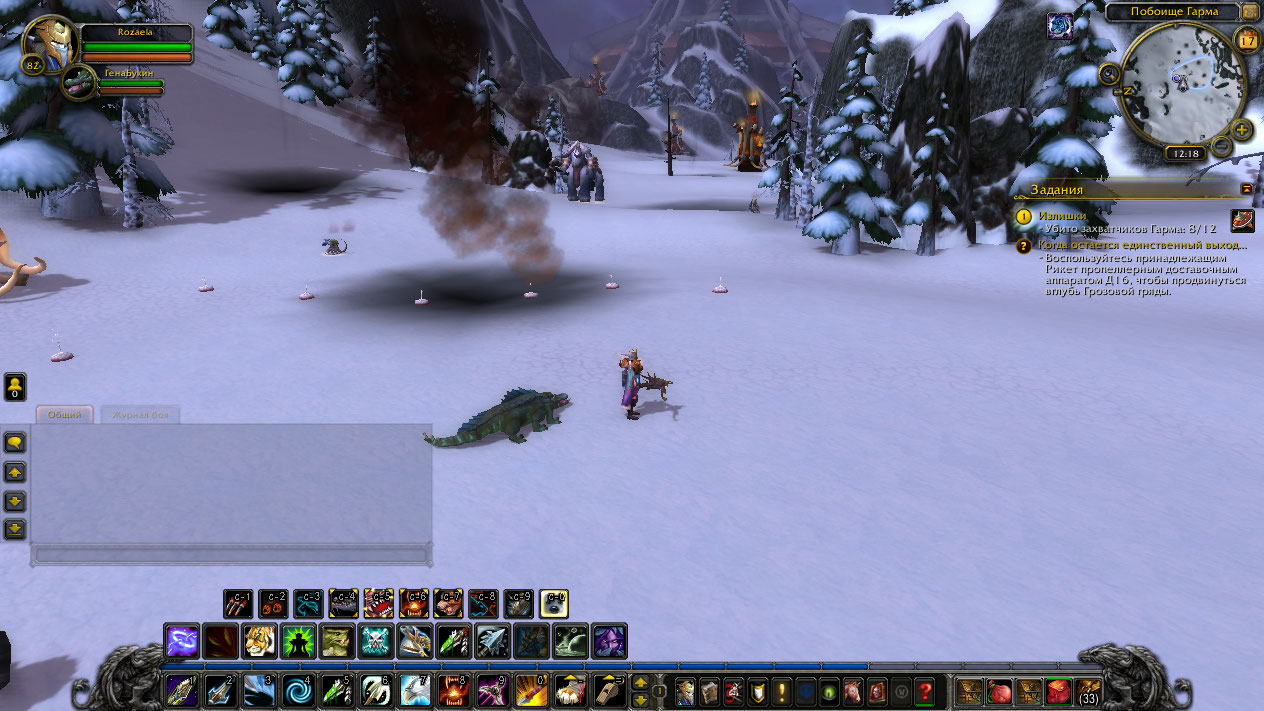Open the quest log exclamation mark button
This screenshot has height=711, width=1264.
[781, 690]
